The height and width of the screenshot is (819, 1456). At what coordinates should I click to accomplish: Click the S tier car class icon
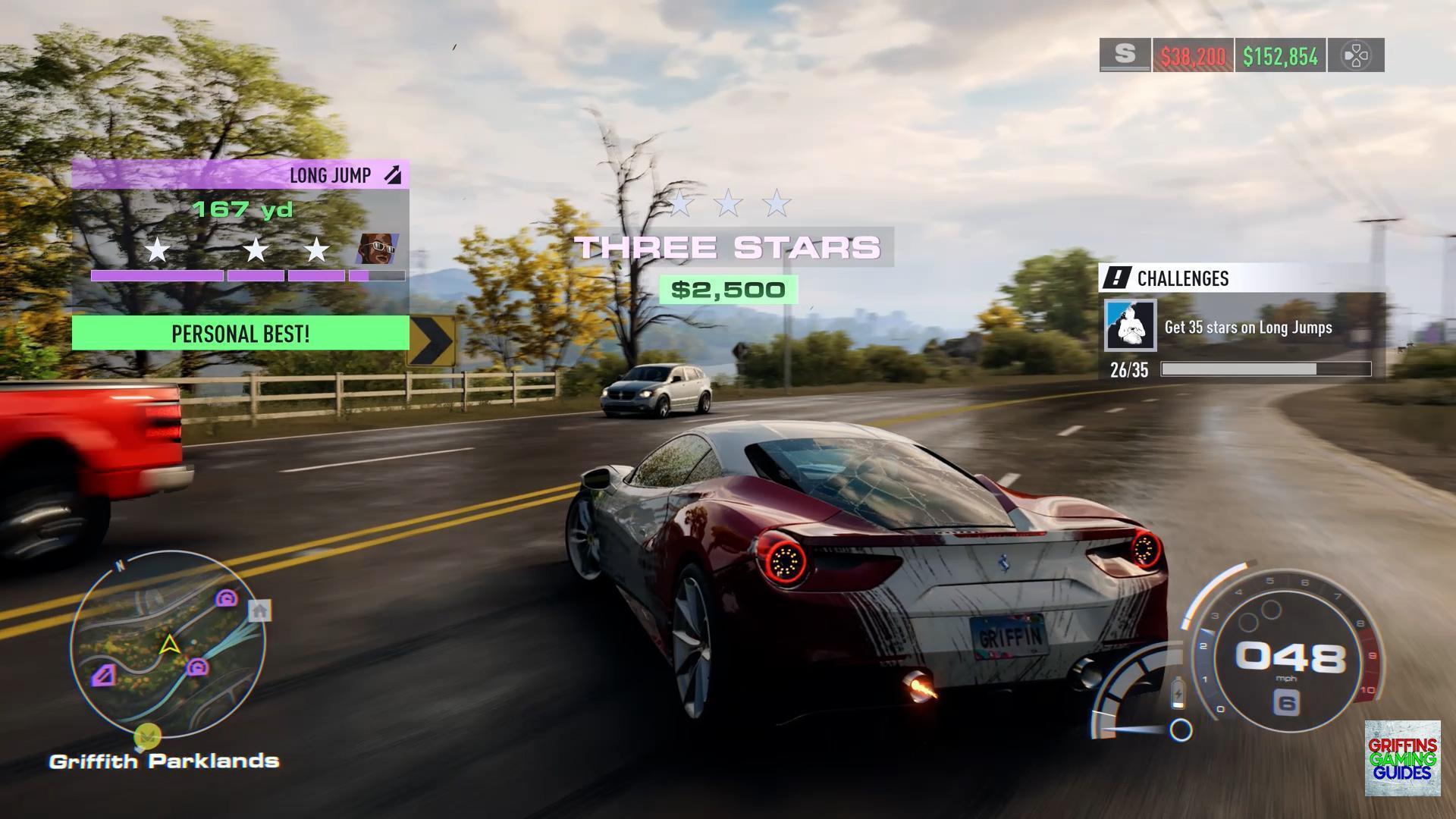(x=1125, y=55)
